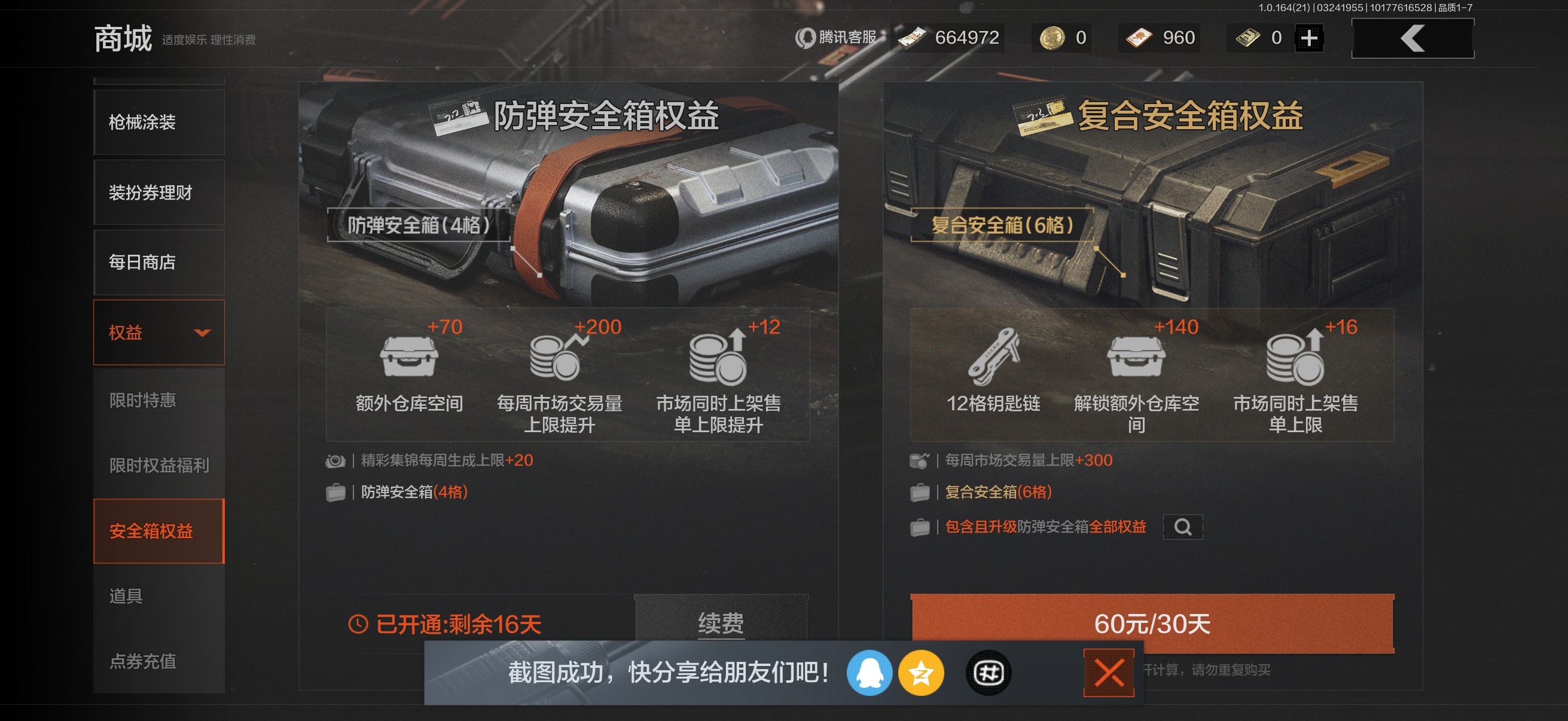Image resolution: width=1568 pixels, height=721 pixels.
Task: Switch to the 道具 tab
Action: pyautogui.click(x=127, y=596)
